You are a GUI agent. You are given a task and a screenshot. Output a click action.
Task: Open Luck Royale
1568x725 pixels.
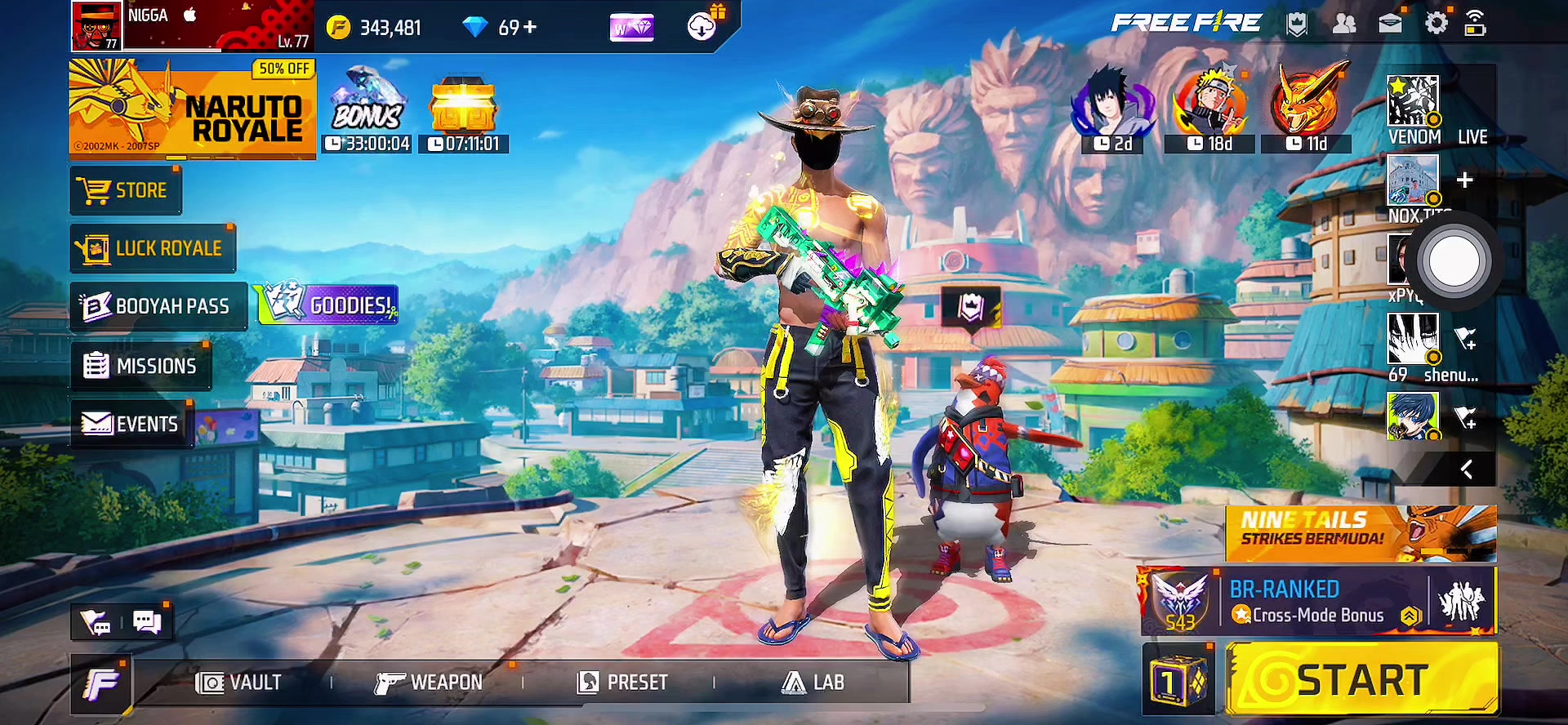pyautogui.click(x=154, y=248)
